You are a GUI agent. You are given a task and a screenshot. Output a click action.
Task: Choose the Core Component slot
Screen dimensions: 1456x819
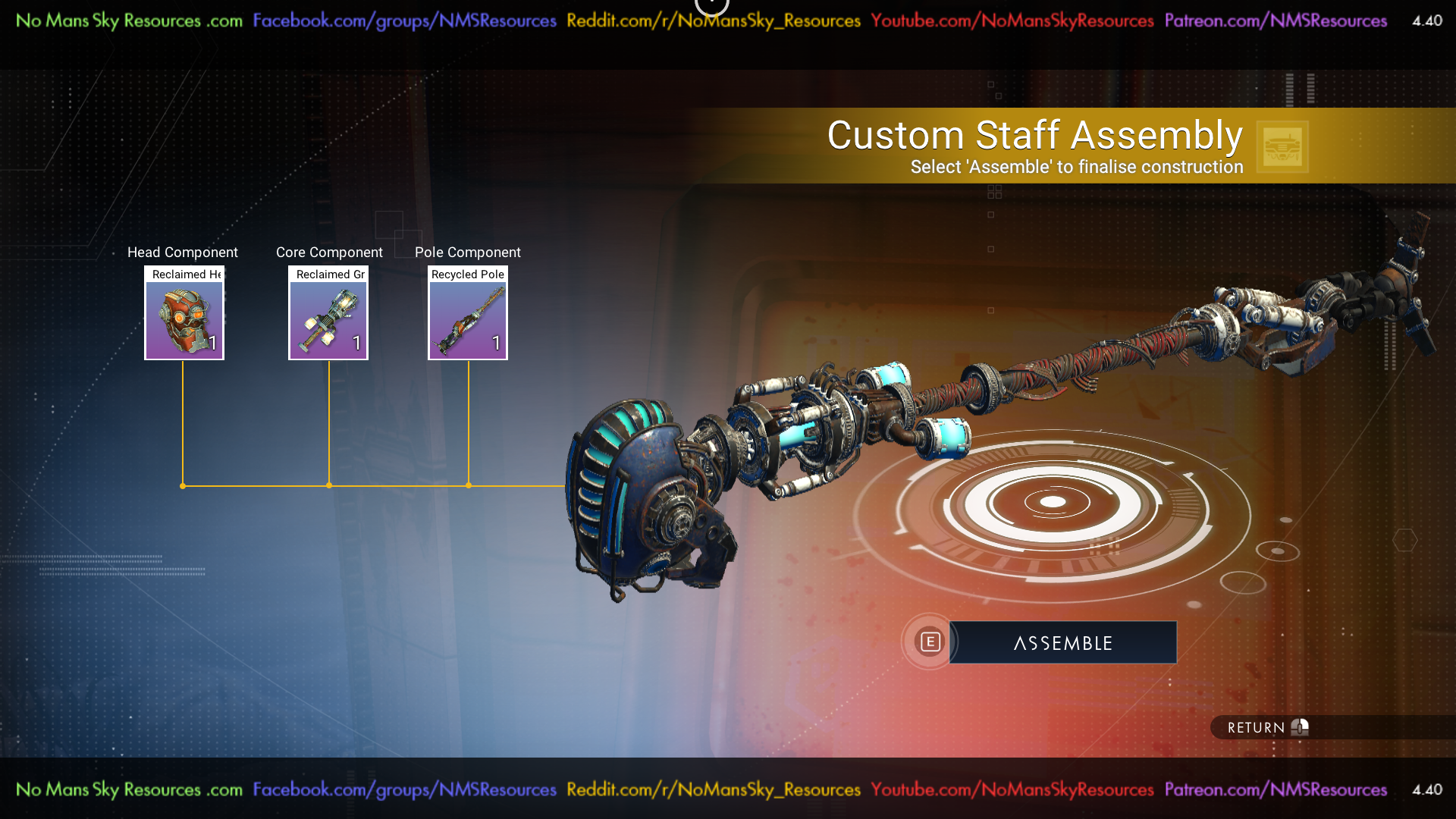tap(328, 313)
